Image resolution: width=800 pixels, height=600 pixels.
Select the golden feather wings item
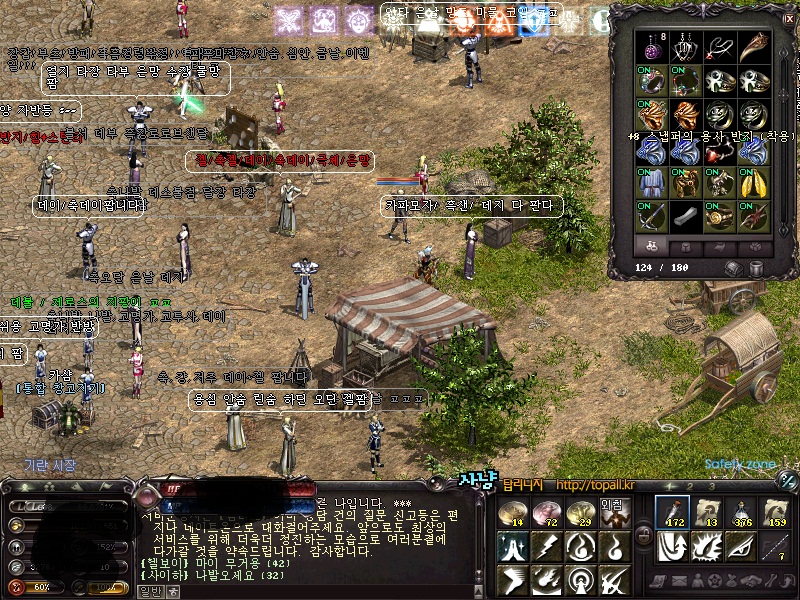click(x=753, y=182)
